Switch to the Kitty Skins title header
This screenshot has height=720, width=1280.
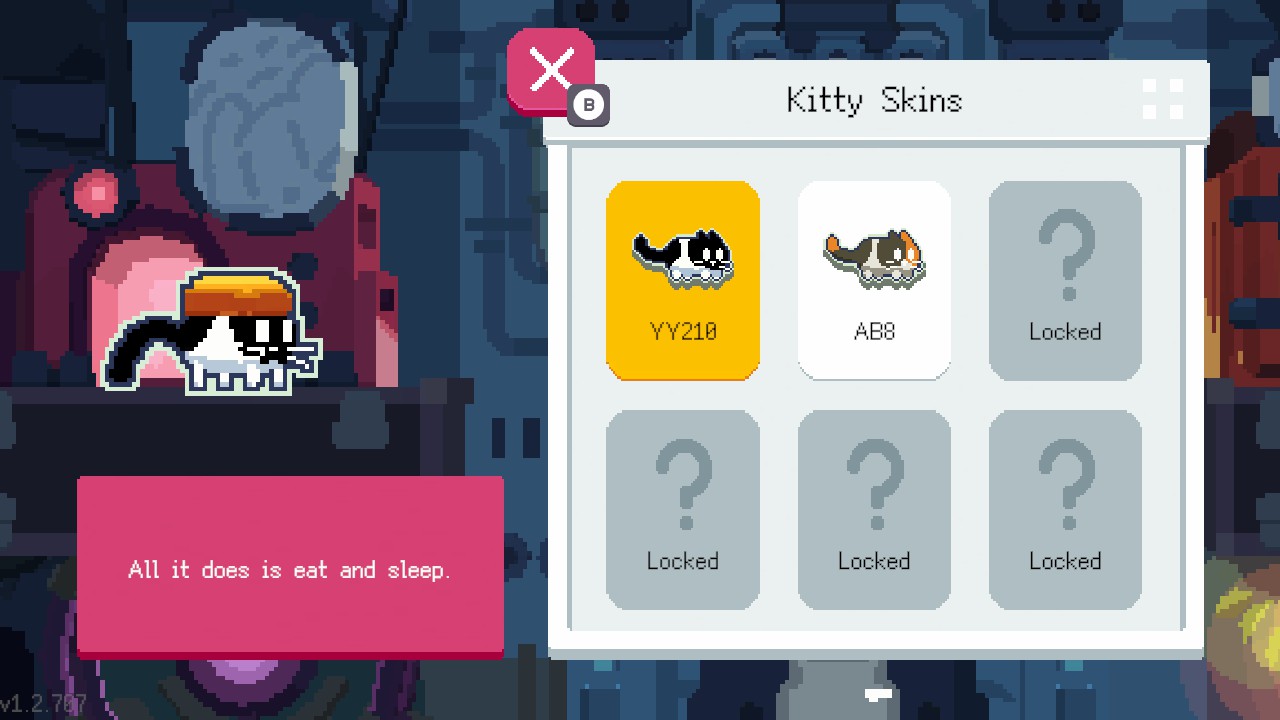(872, 99)
